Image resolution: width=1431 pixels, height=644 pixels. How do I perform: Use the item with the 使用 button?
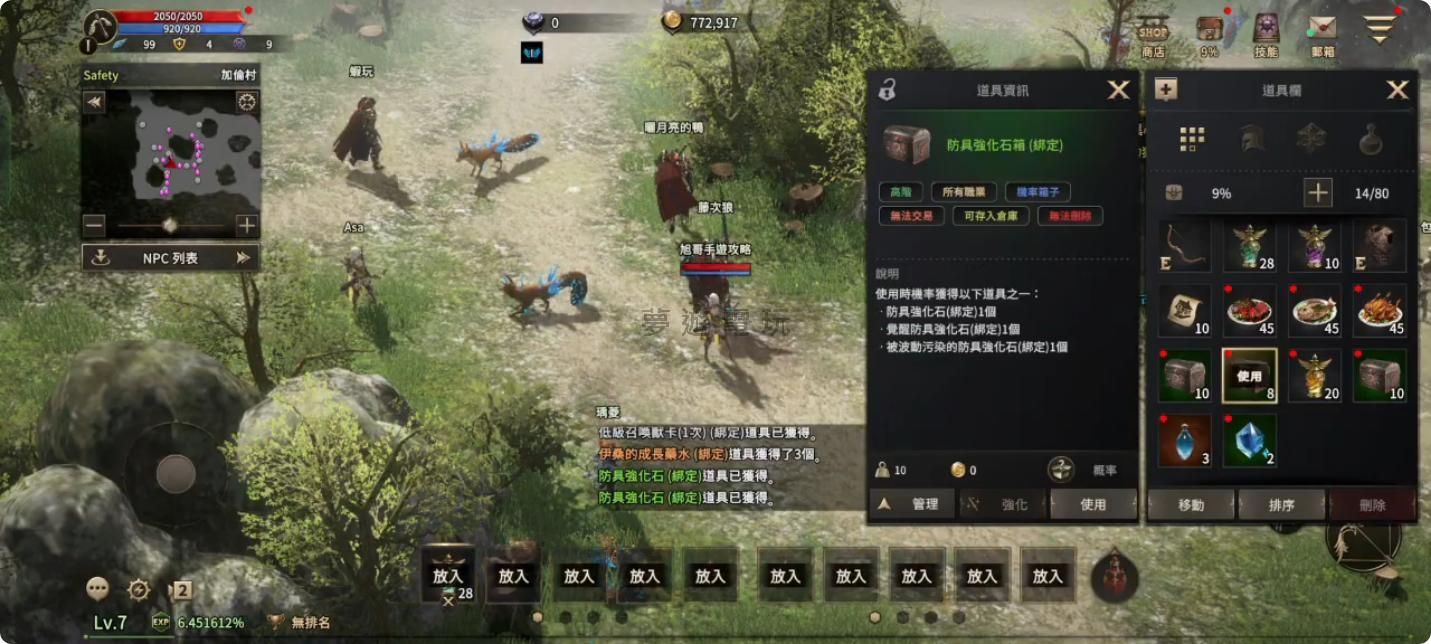[x=1093, y=505]
